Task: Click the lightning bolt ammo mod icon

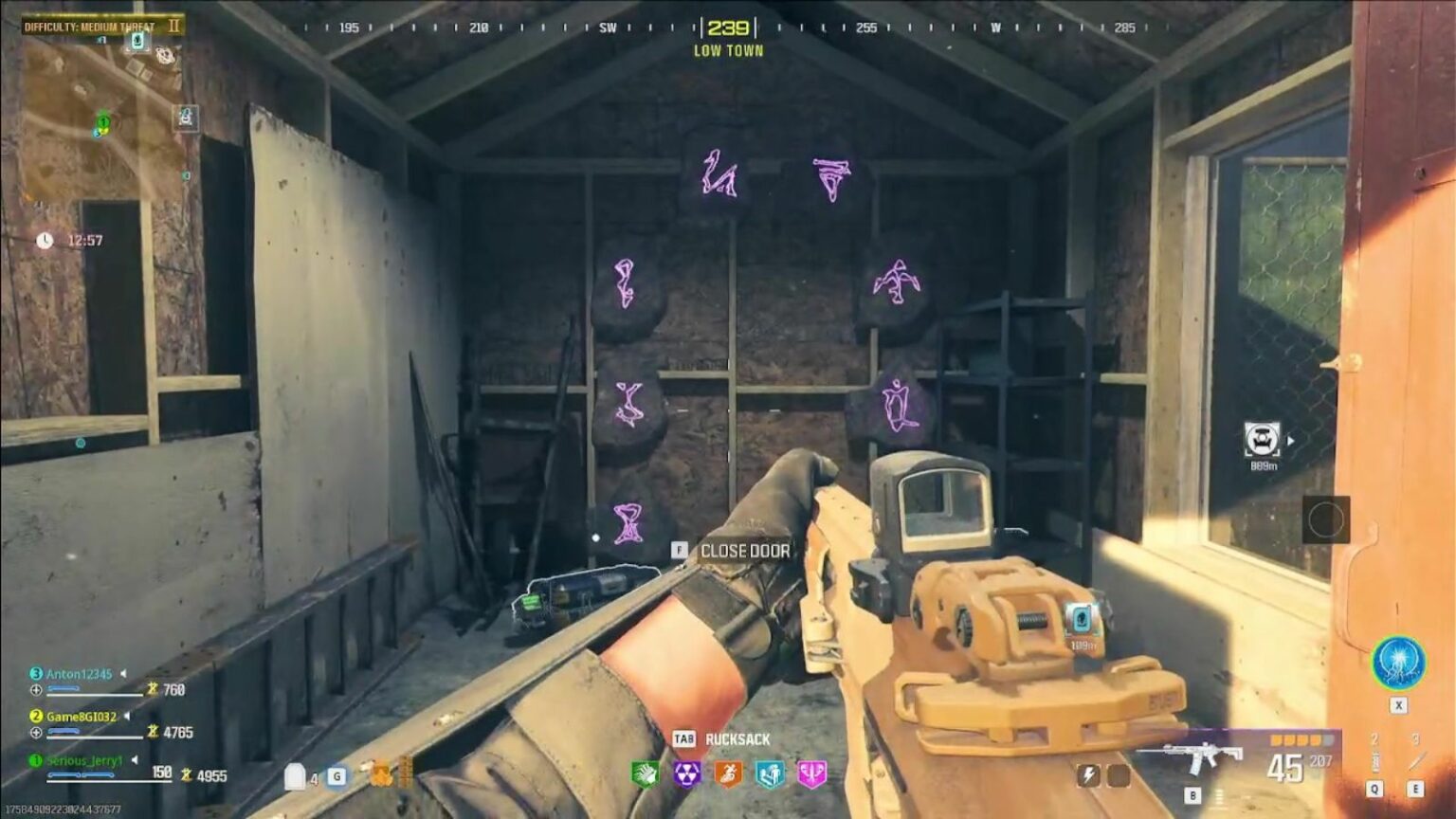Action: (1090, 774)
